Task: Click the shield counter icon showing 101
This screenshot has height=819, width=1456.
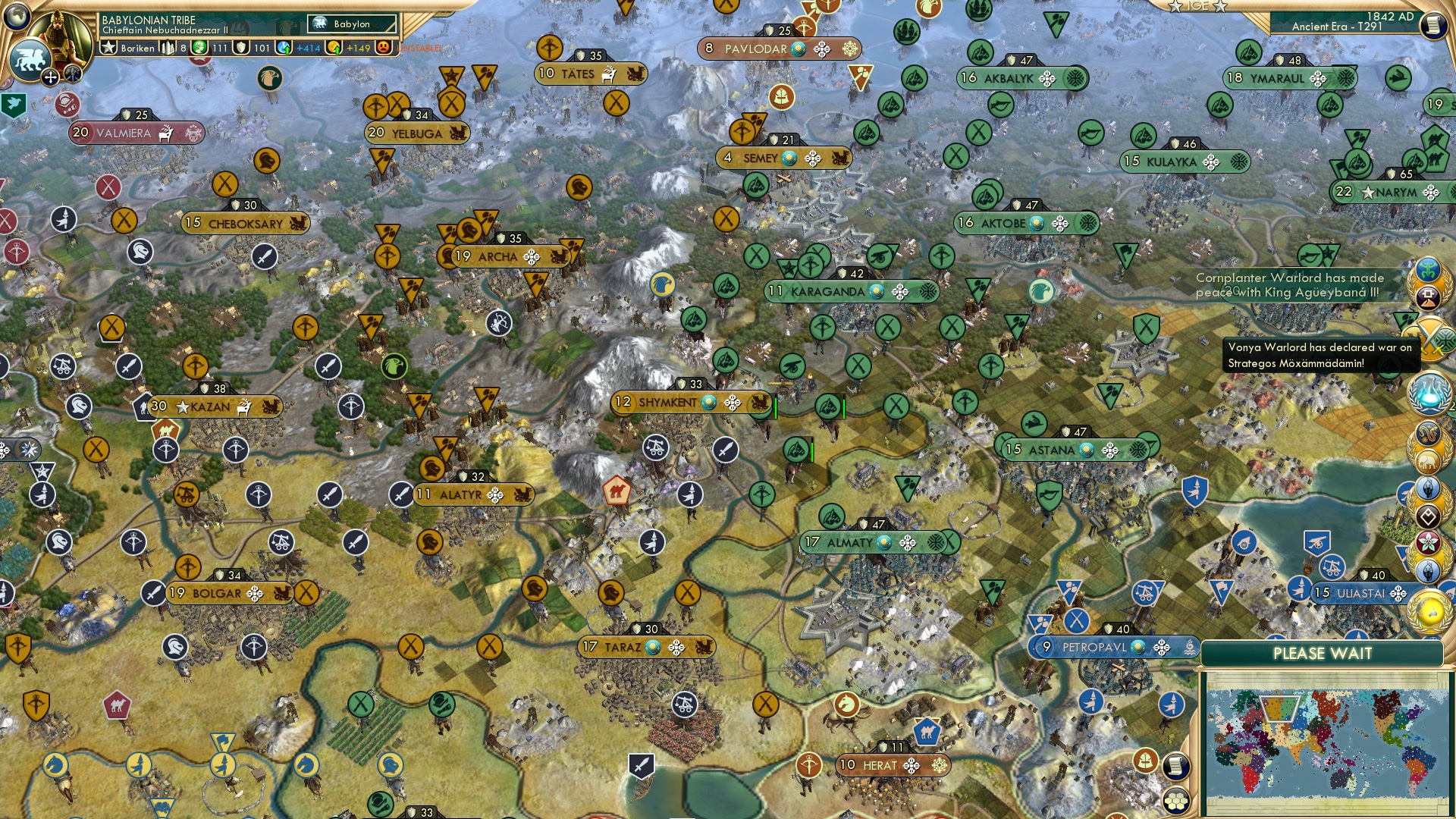Action: (240, 48)
